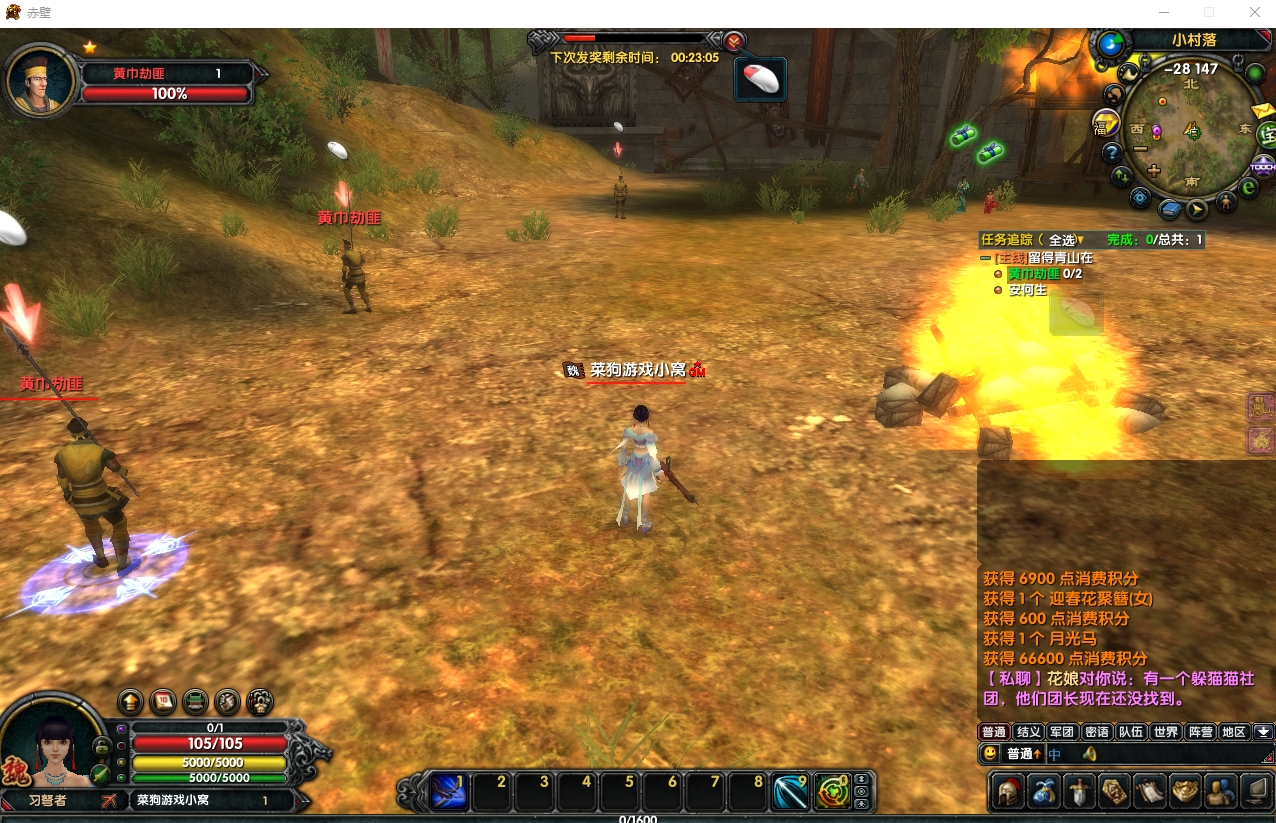Switch to the 世界 chat tab
Image resolution: width=1276 pixels, height=823 pixels.
[x=1165, y=732]
